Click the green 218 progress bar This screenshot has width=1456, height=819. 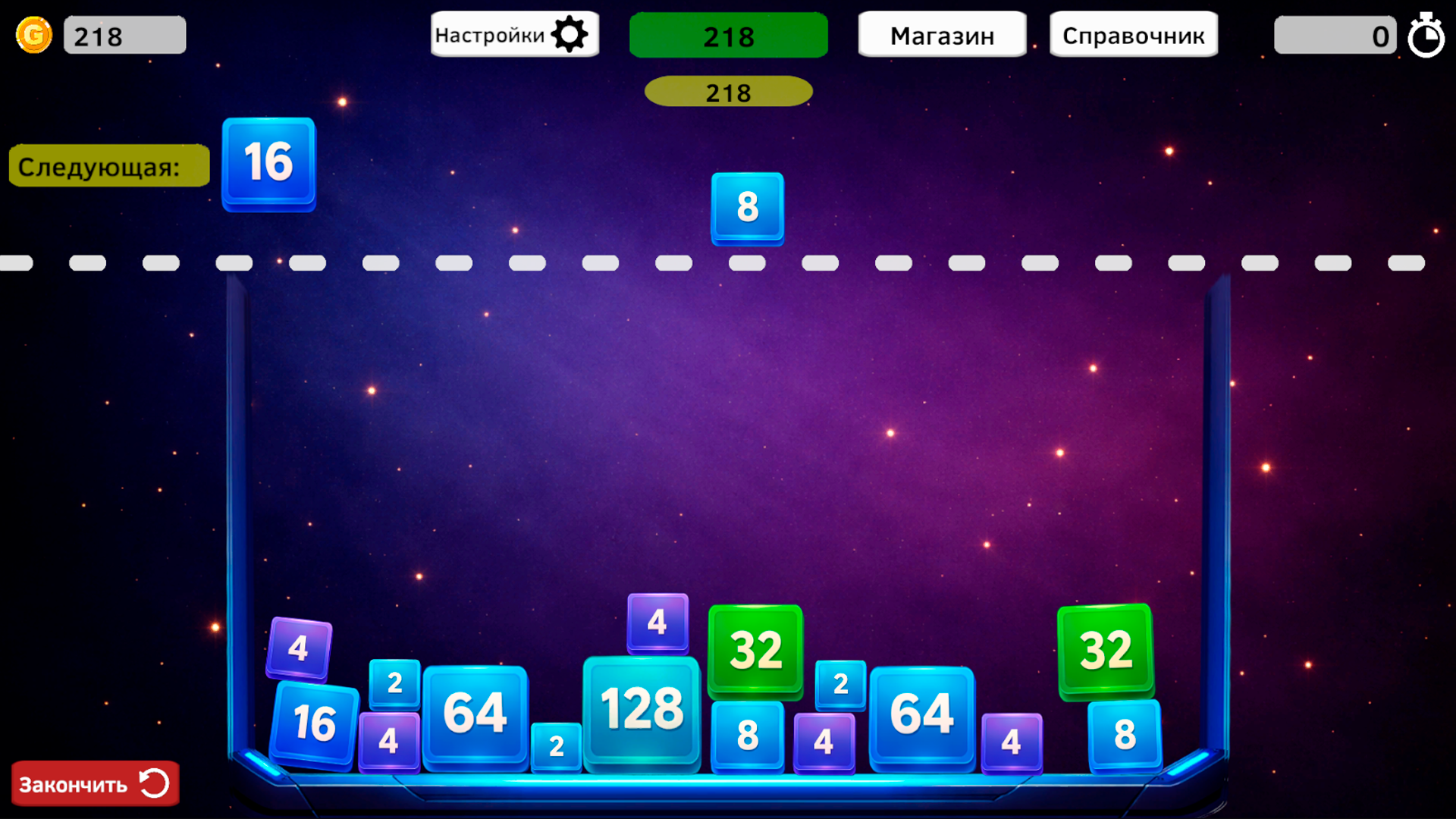coord(728,35)
